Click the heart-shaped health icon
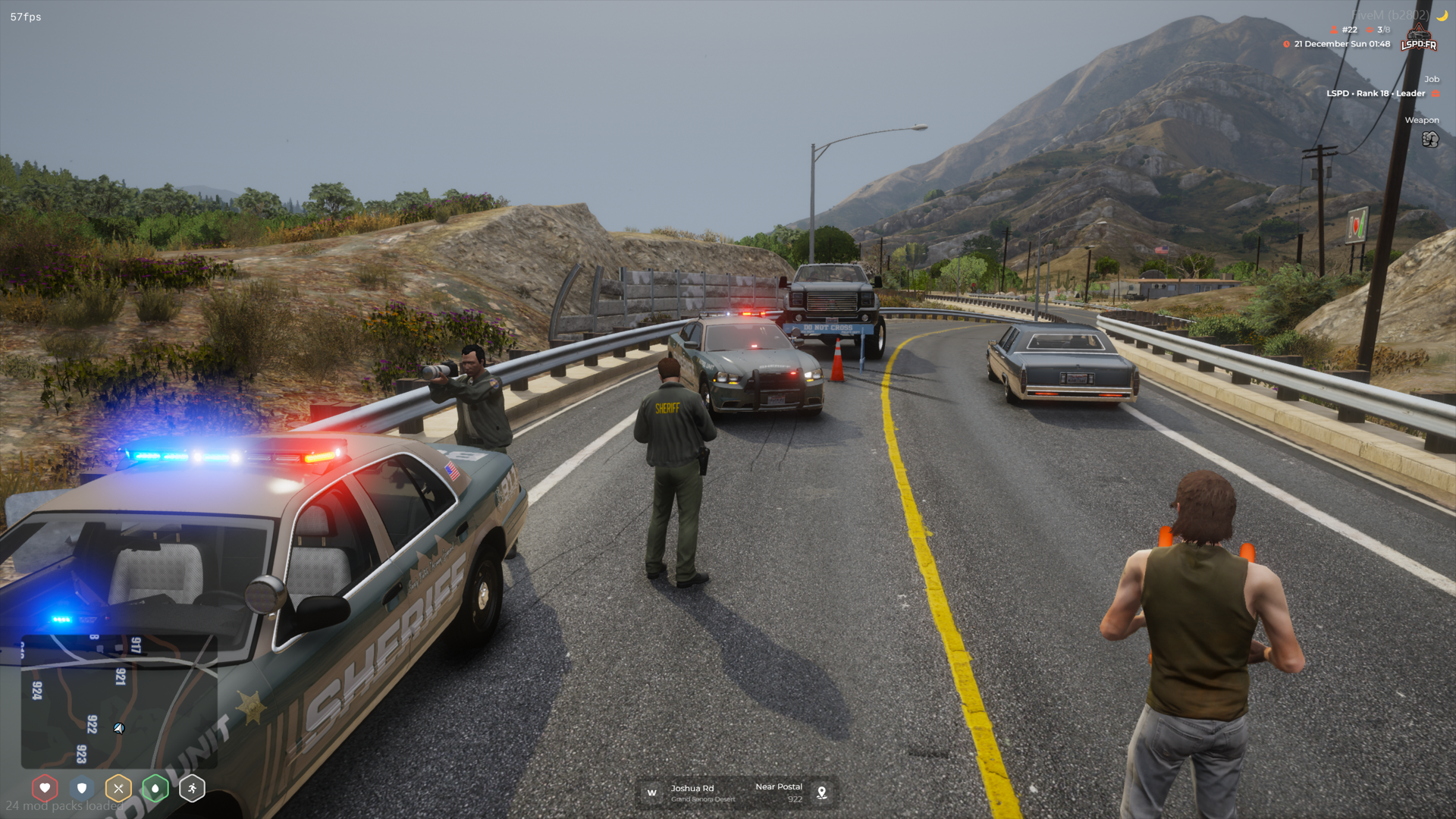The width and height of the screenshot is (1456, 819). [x=45, y=786]
